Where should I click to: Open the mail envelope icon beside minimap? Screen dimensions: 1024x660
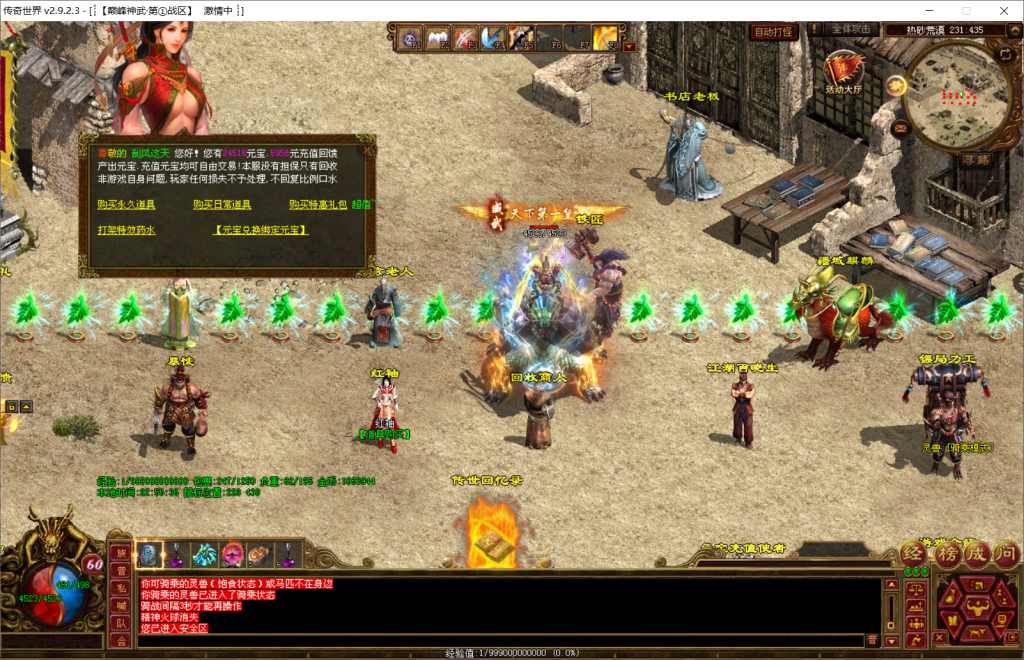(900, 128)
